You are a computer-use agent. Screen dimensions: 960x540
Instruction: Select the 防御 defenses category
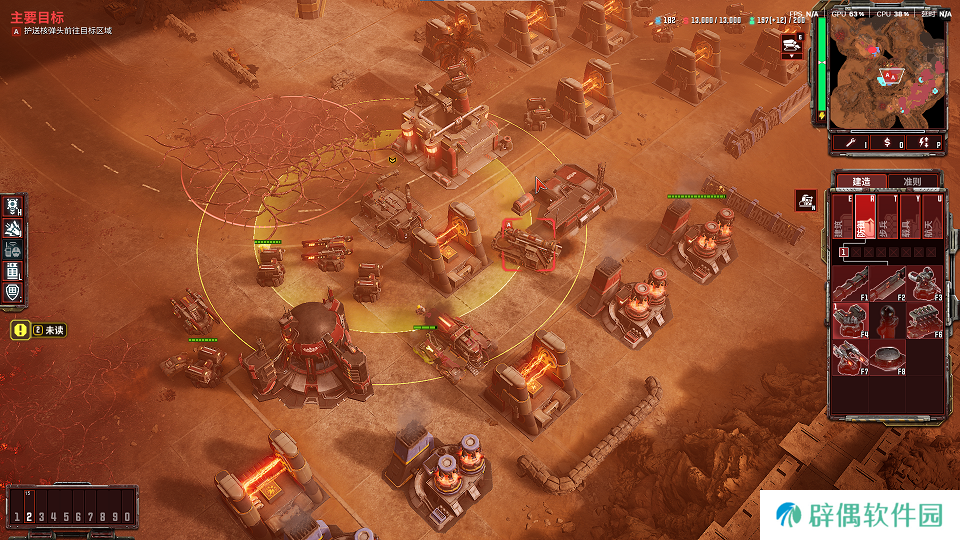(x=864, y=218)
